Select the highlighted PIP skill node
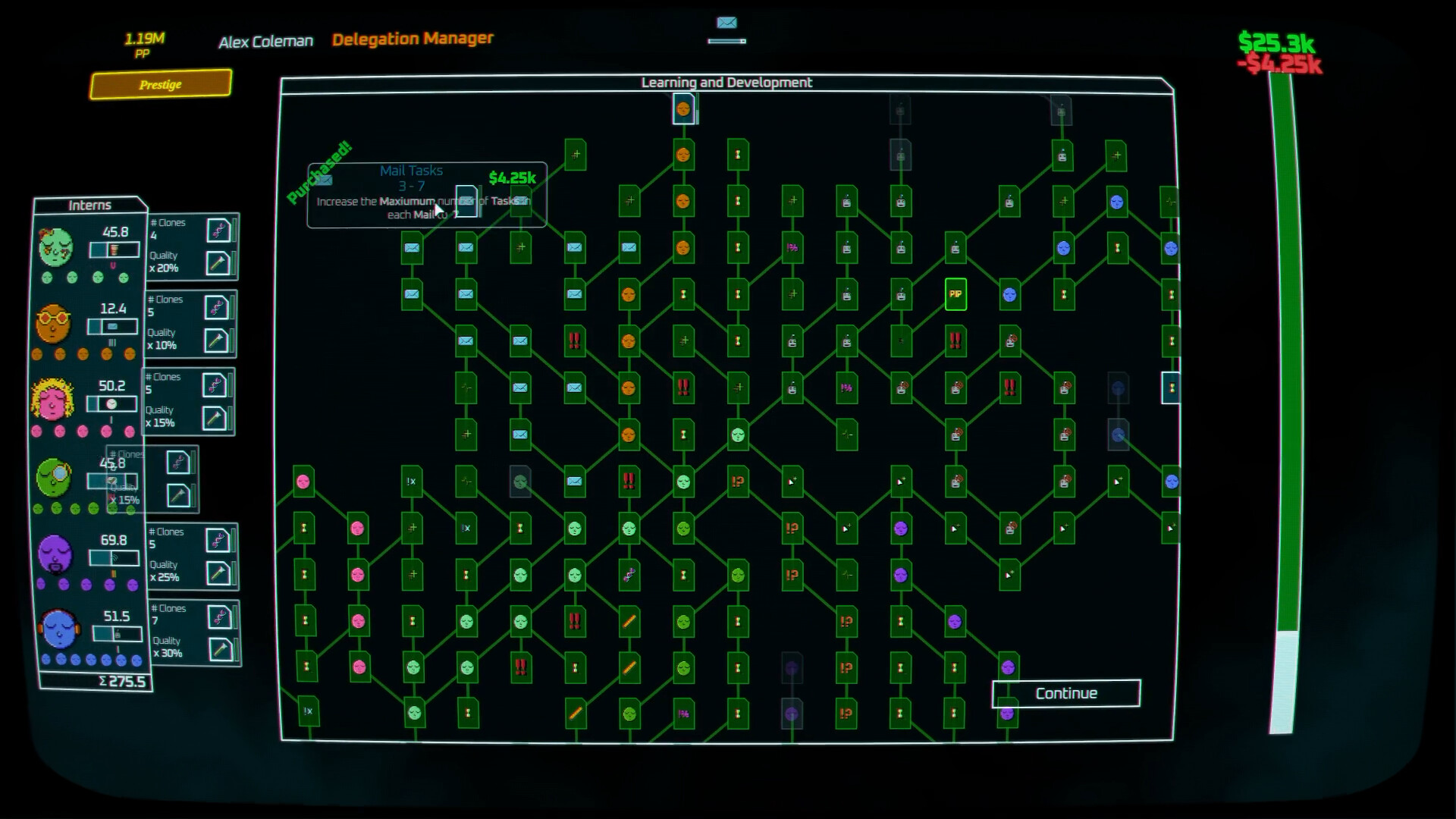Screen dimensions: 1456x819 tap(954, 295)
